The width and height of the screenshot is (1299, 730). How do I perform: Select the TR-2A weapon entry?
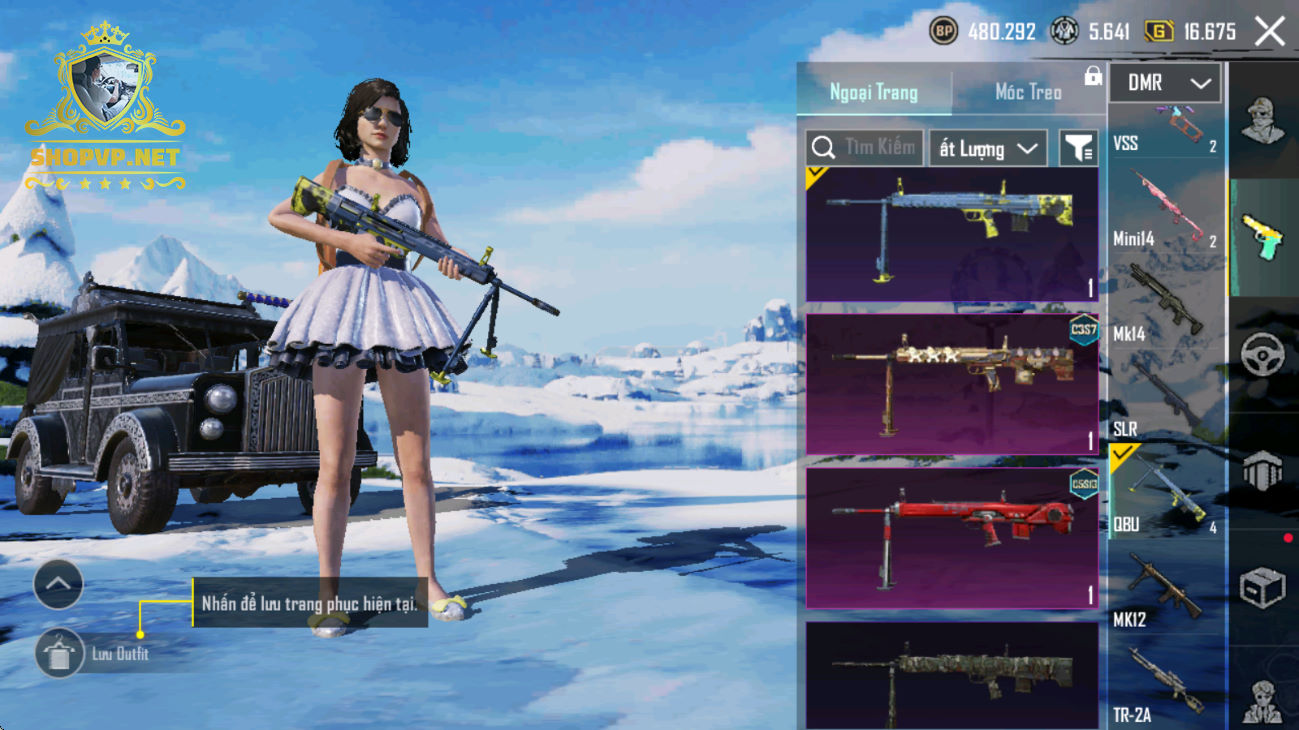click(x=1166, y=685)
